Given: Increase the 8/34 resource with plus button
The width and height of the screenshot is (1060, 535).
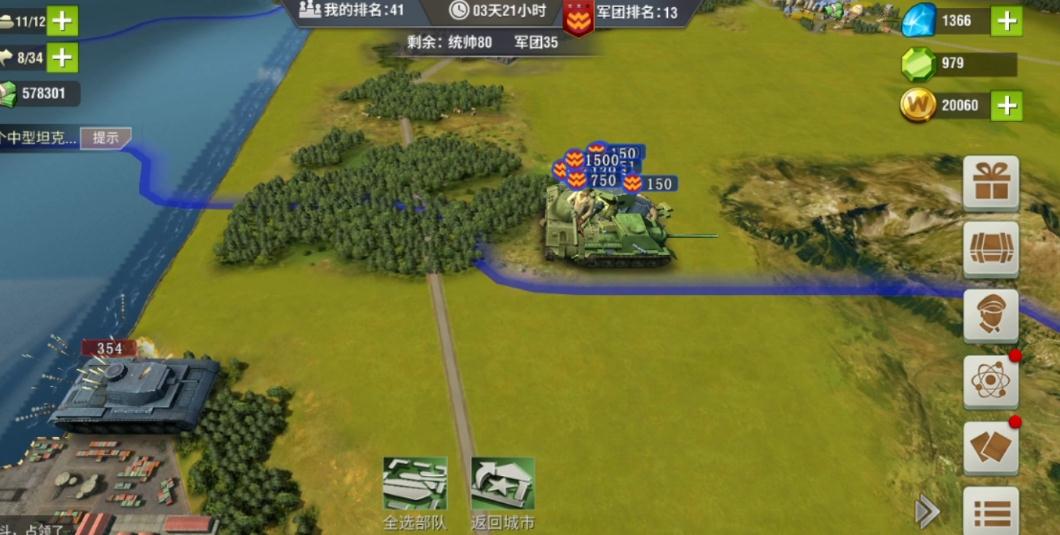Looking at the screenshot, I should pos(62,58).
